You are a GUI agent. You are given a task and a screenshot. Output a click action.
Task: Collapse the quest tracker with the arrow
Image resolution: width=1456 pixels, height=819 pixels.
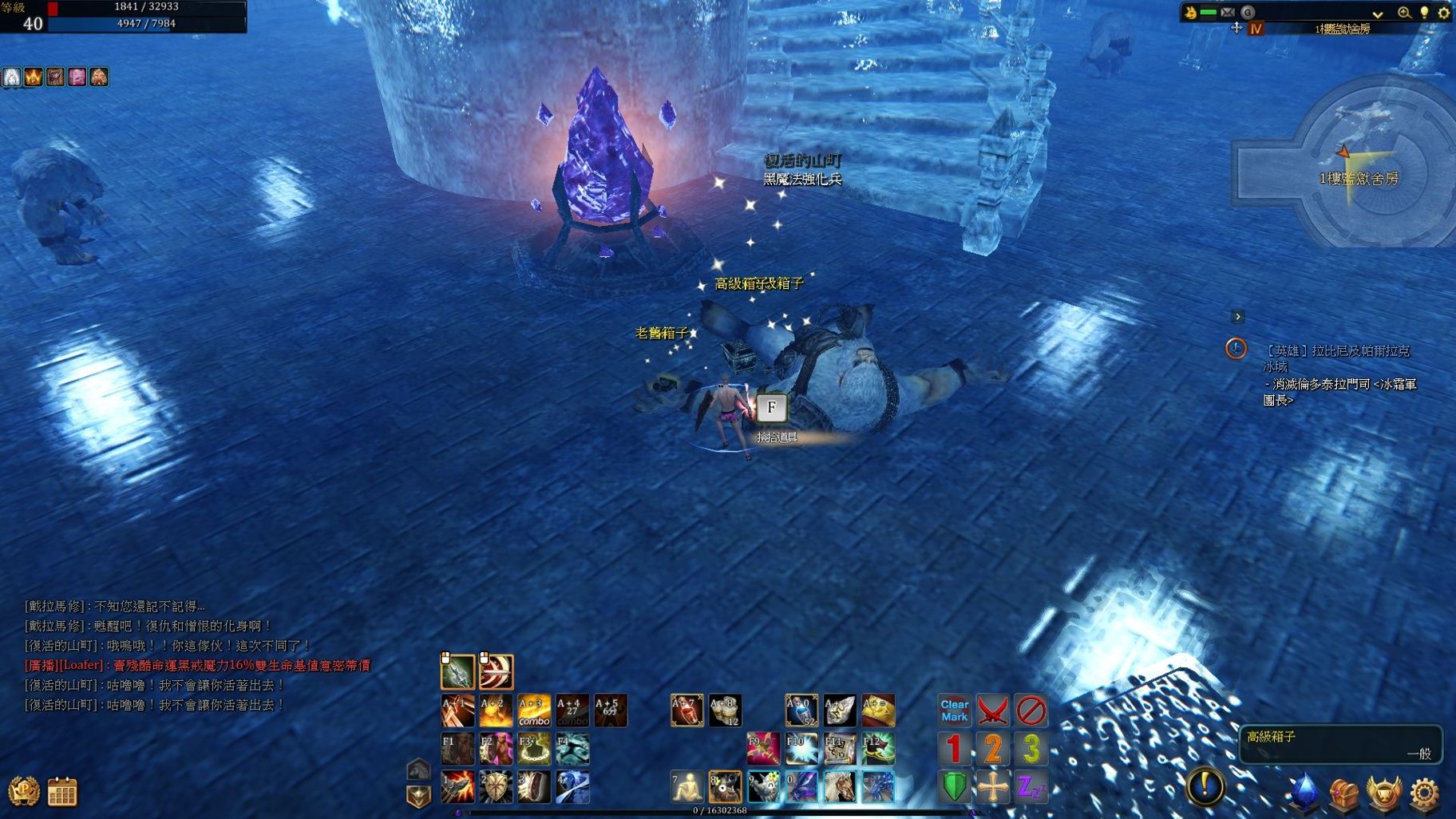(x=1238, y=317)
